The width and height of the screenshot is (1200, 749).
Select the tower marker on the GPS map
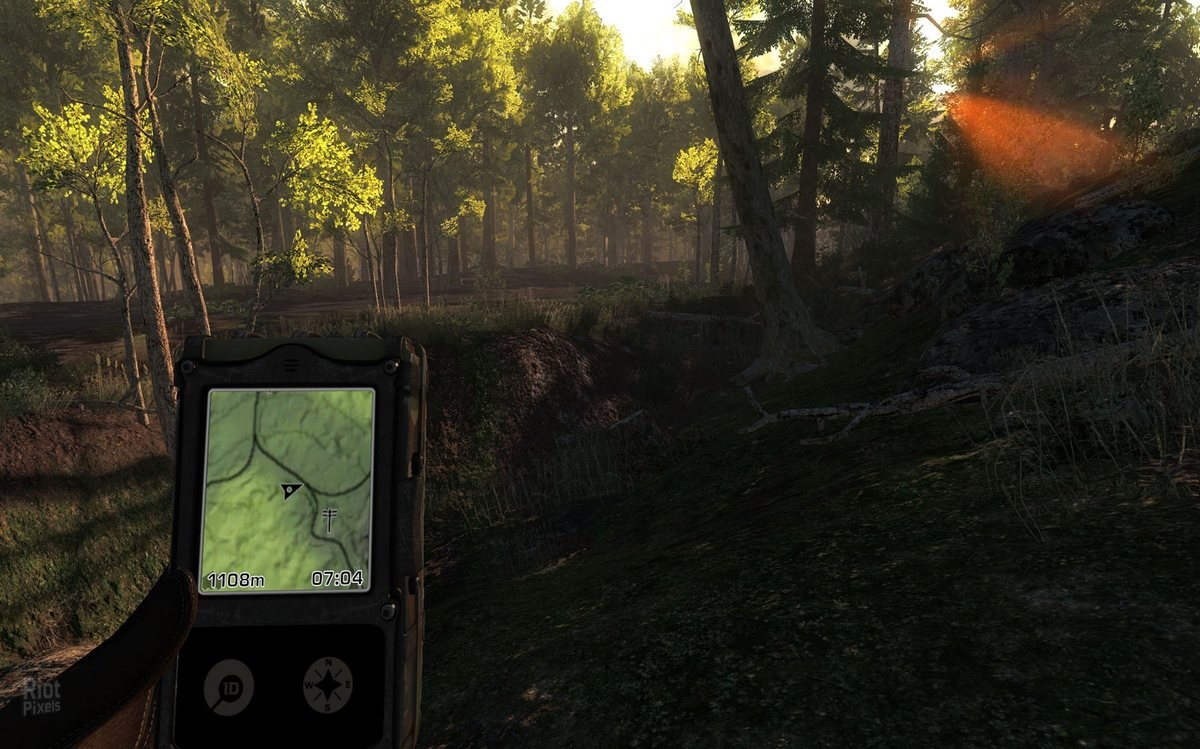pyautogui.click(x=329, y=518)
